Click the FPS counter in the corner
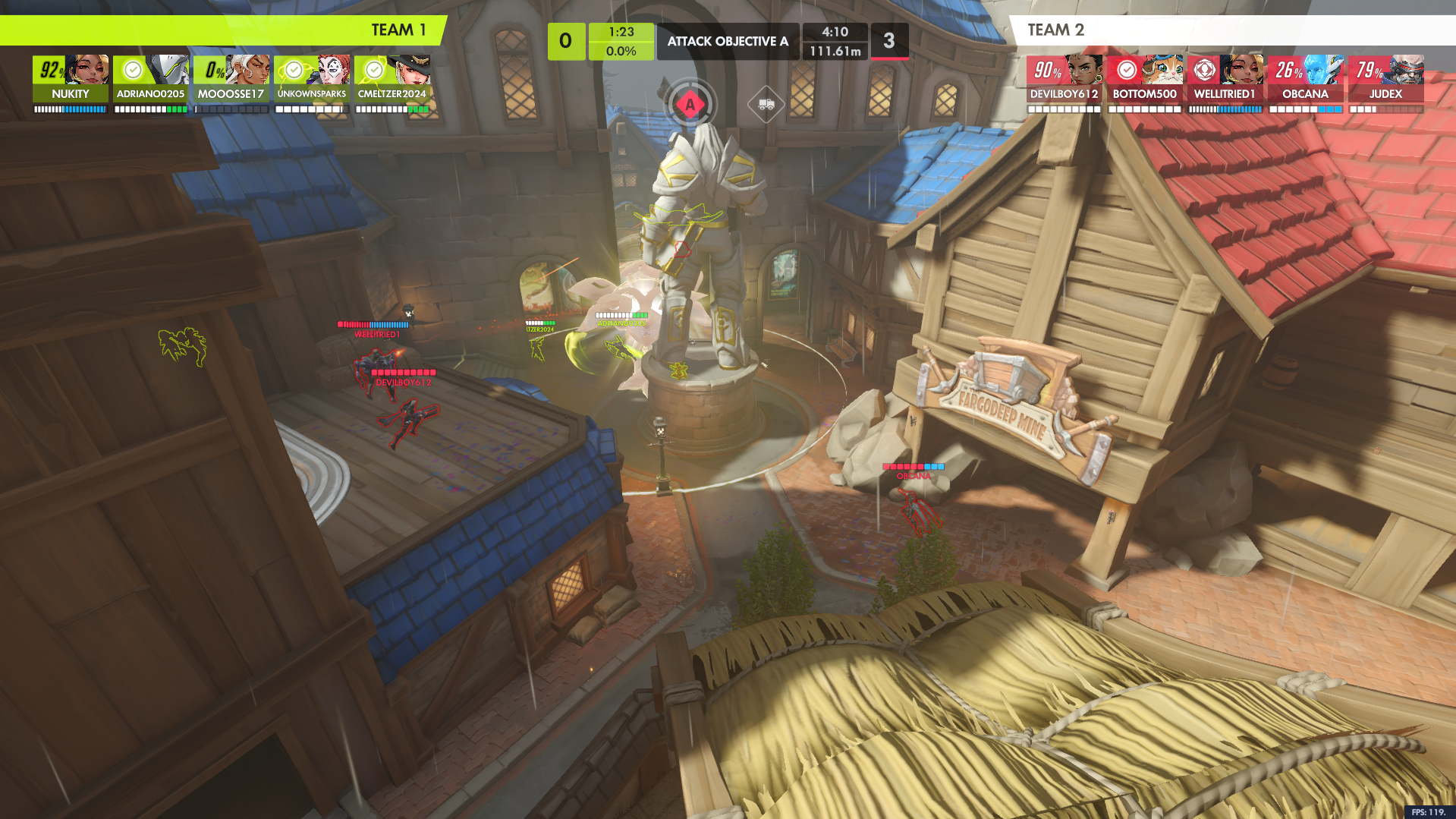This screenshot has height=819, width=1456. (1429, 811)
